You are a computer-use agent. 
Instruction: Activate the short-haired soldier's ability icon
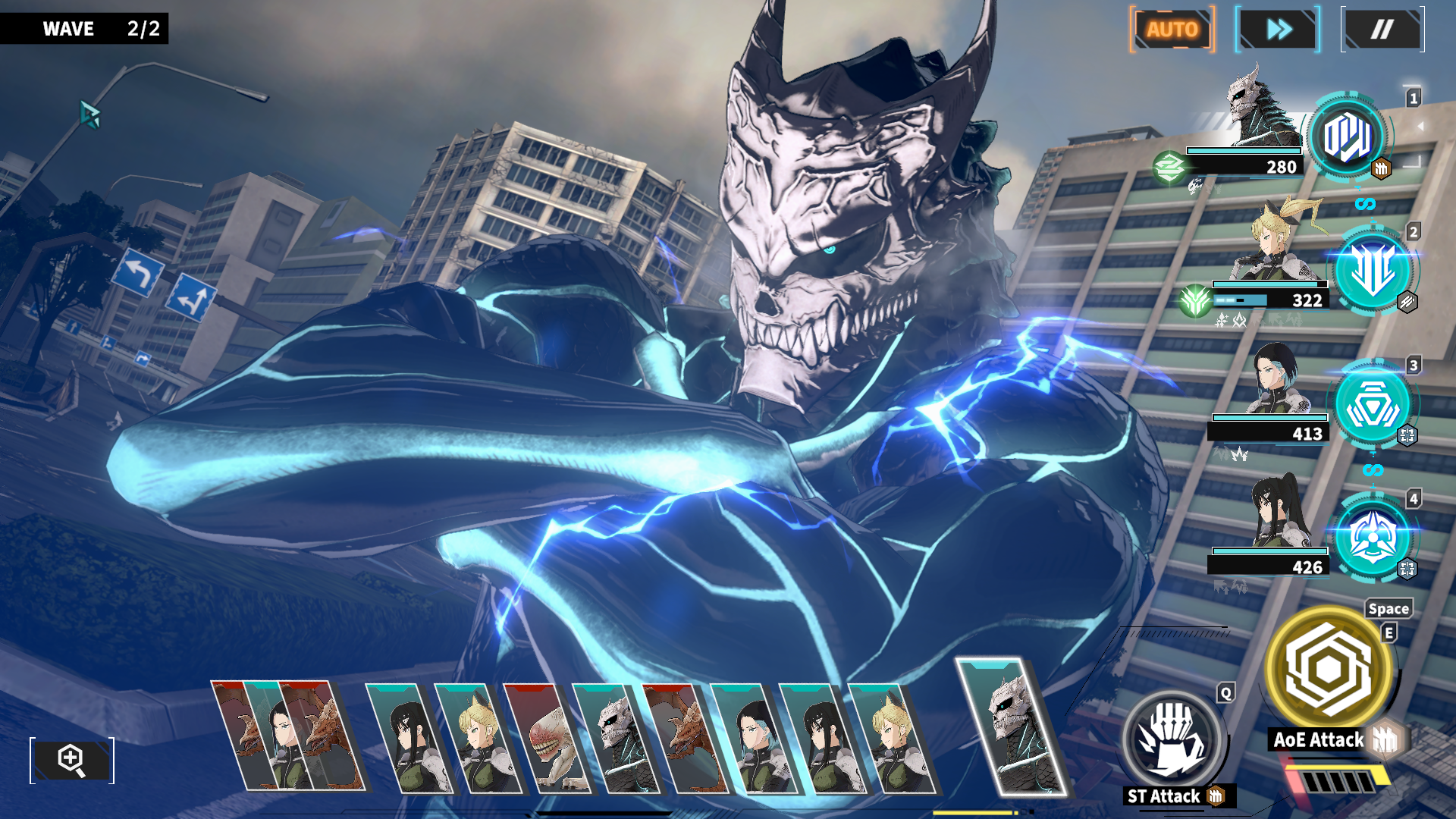tap(1373, 405)
